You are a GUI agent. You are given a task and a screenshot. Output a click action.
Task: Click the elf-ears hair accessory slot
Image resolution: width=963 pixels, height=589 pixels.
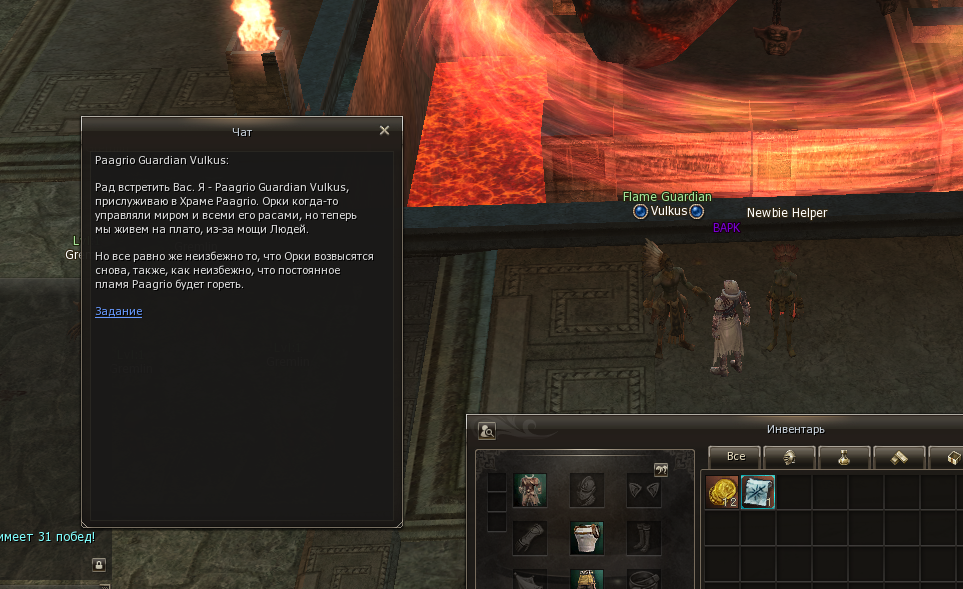tap(643, 490)
